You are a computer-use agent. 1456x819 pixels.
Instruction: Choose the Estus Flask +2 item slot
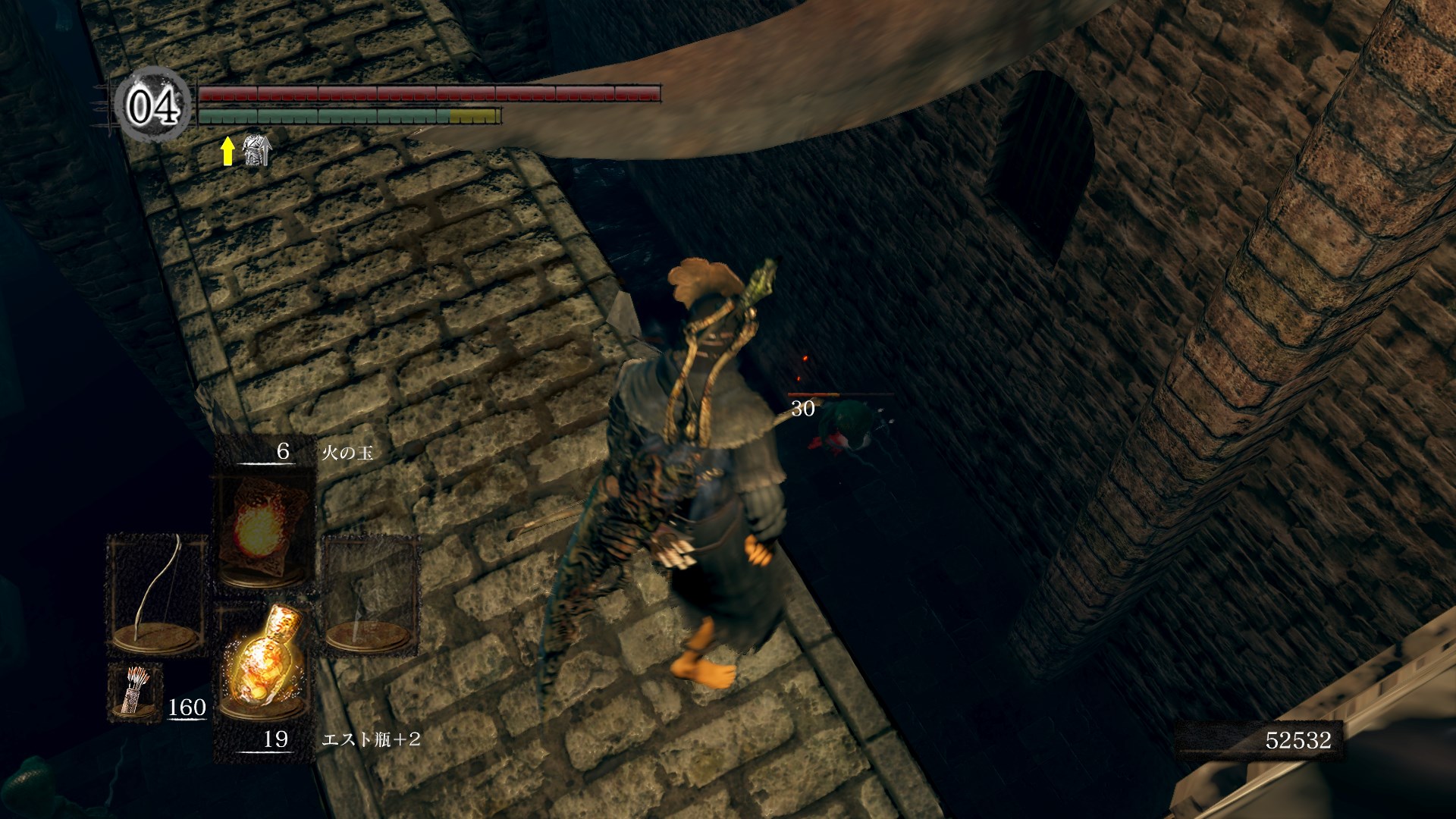[263, 667]
